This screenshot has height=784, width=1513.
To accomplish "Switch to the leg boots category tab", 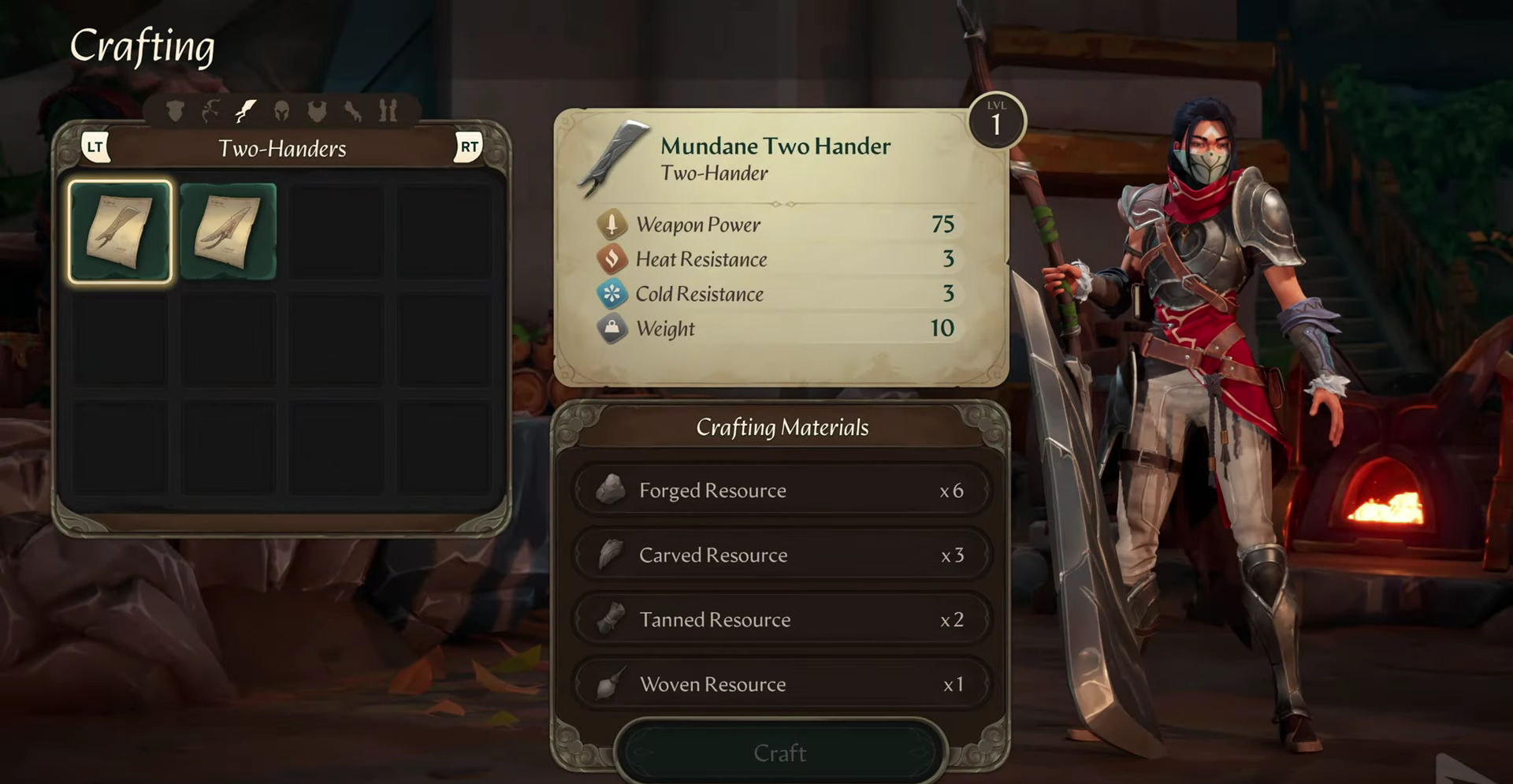I will pos(388,111).
